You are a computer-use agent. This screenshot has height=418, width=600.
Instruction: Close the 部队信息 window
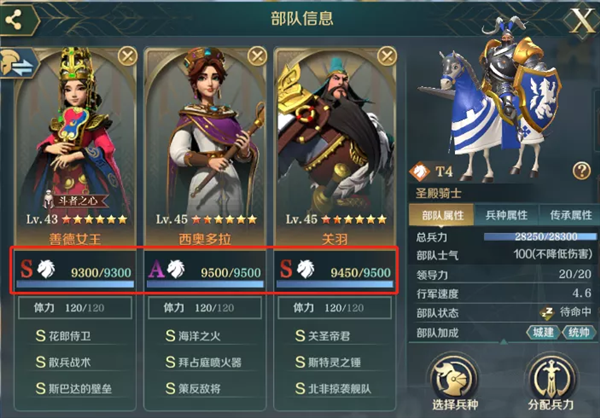point(580,20)
